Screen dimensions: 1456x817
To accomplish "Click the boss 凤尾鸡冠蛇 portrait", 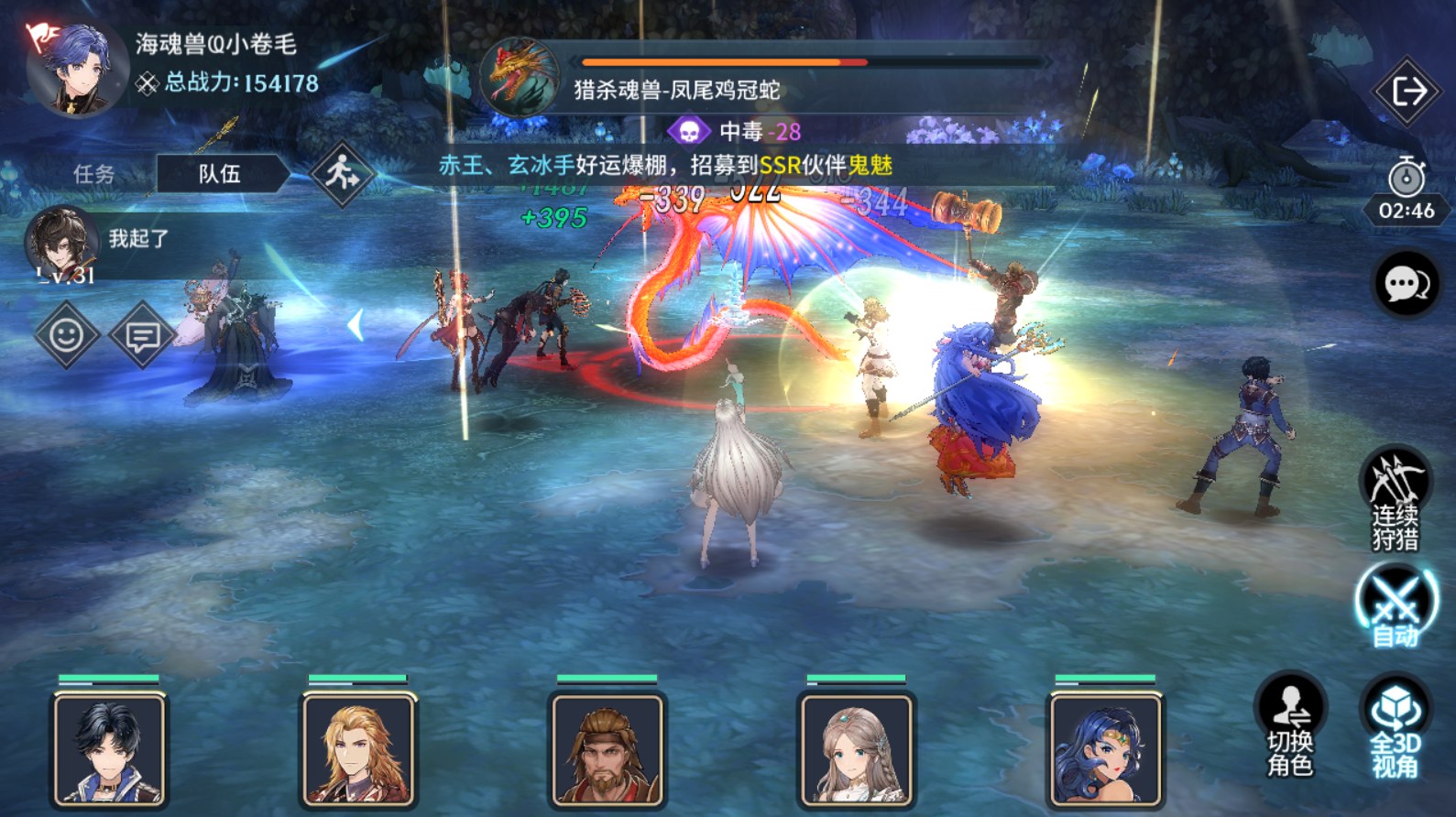I will [520, 78].
